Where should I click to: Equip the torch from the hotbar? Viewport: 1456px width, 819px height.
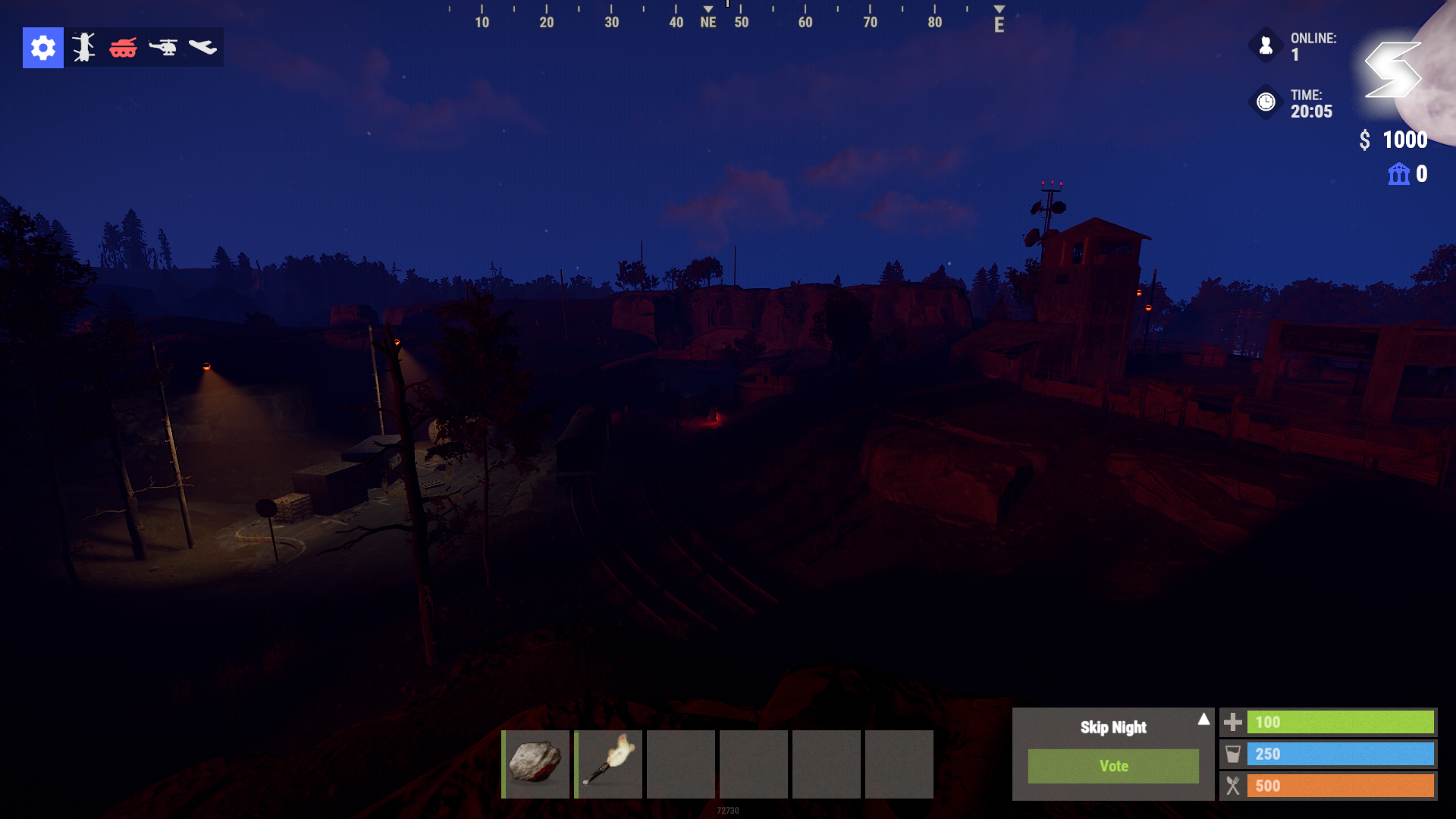tap(608, 764)
